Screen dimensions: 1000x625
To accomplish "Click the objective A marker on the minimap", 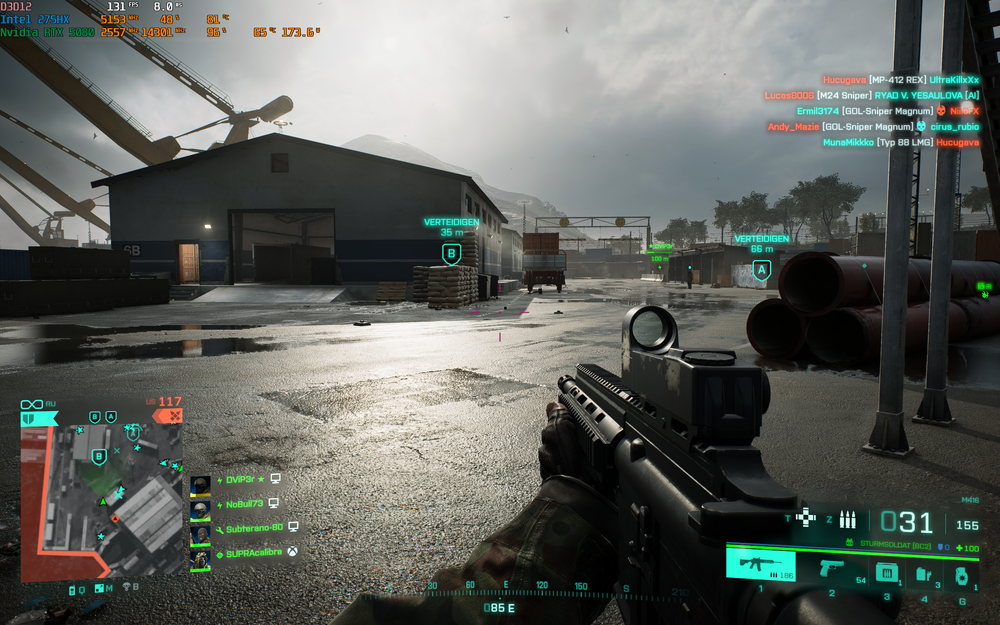I will [131, 433].
